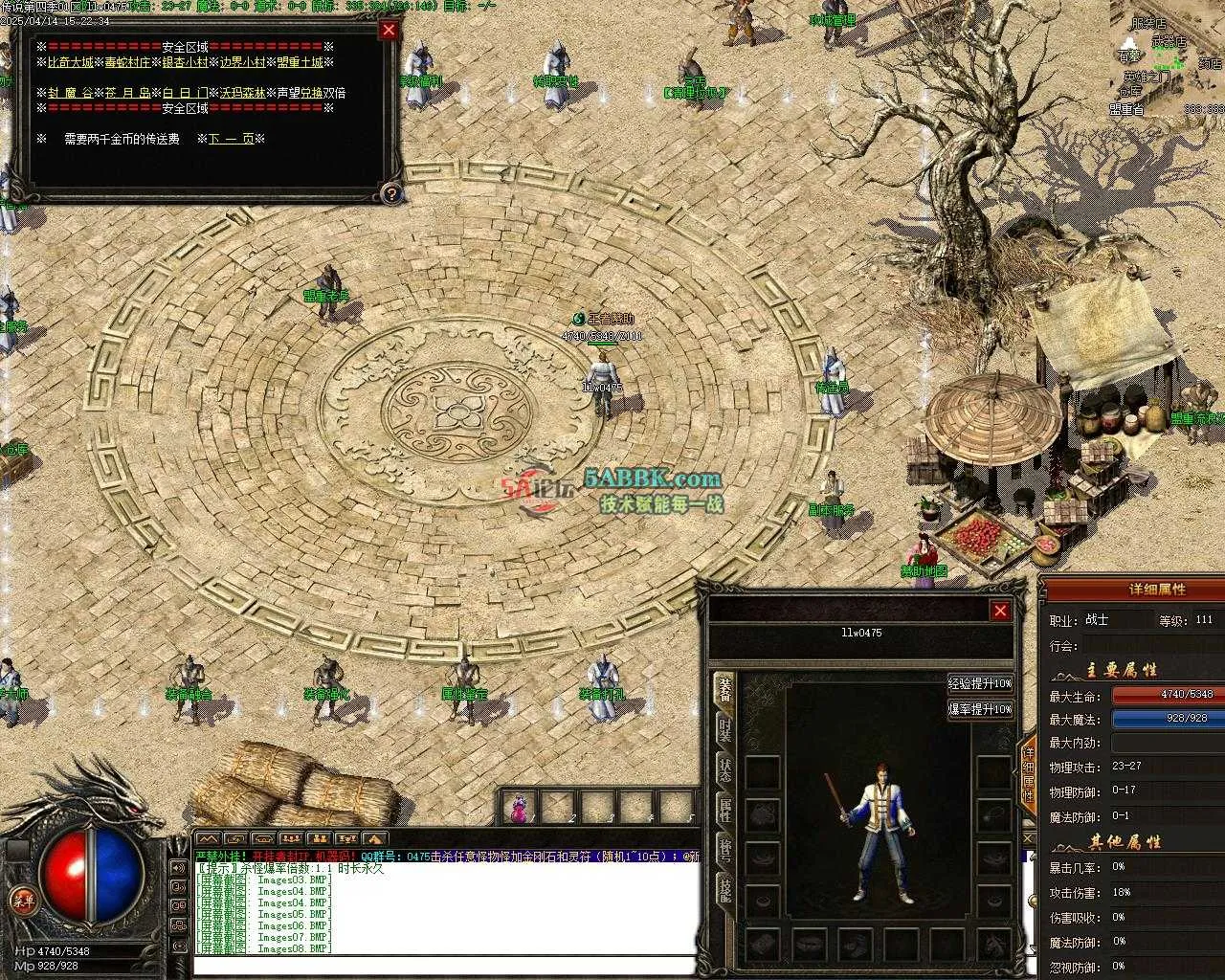1225x980 pixels.
Task: Go to the next page (下一页)
Action: (232, 139)
